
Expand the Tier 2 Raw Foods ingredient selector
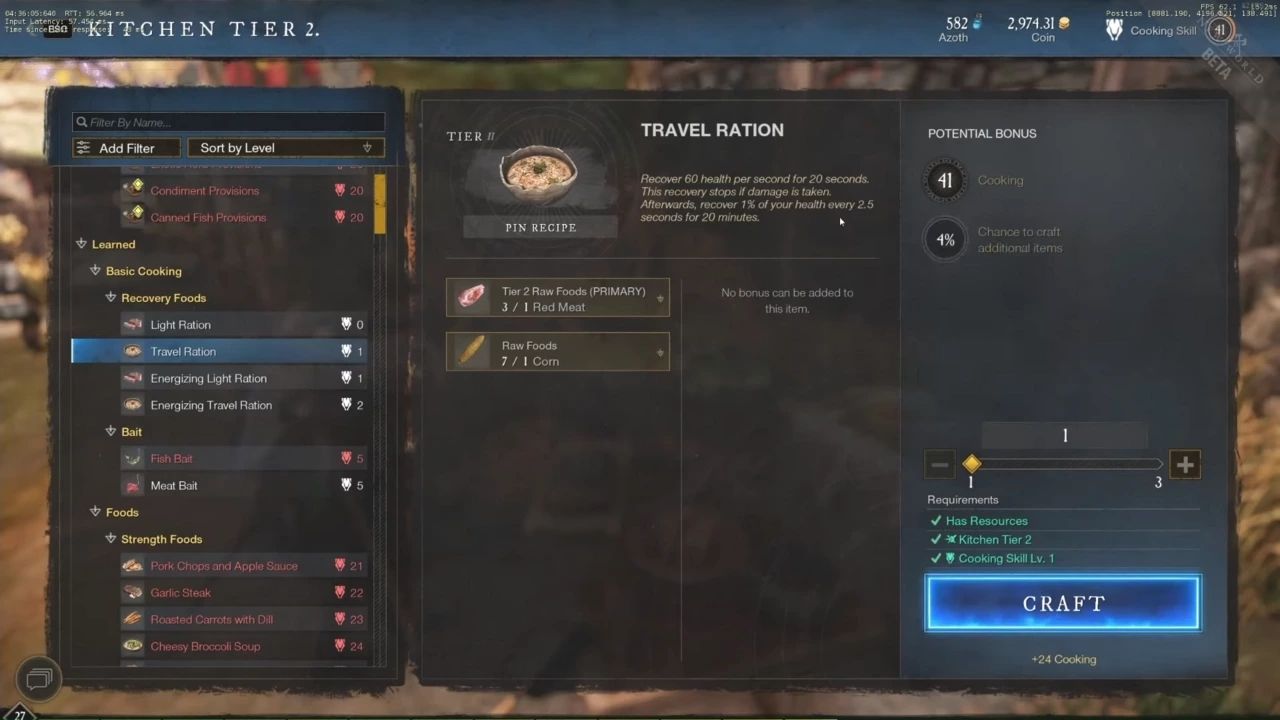659,296
